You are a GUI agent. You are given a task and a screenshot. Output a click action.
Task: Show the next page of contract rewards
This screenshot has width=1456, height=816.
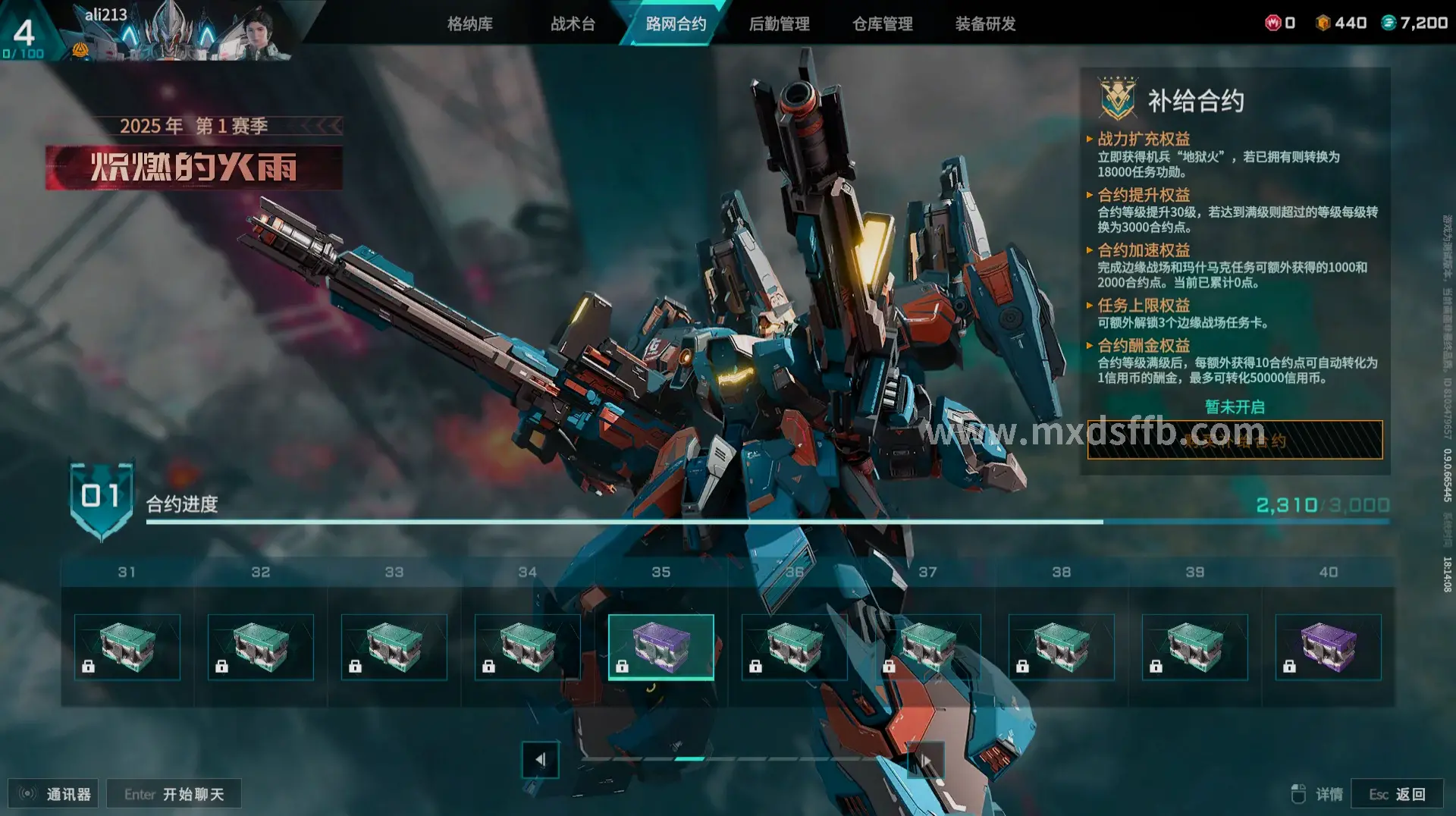(925, 759)
